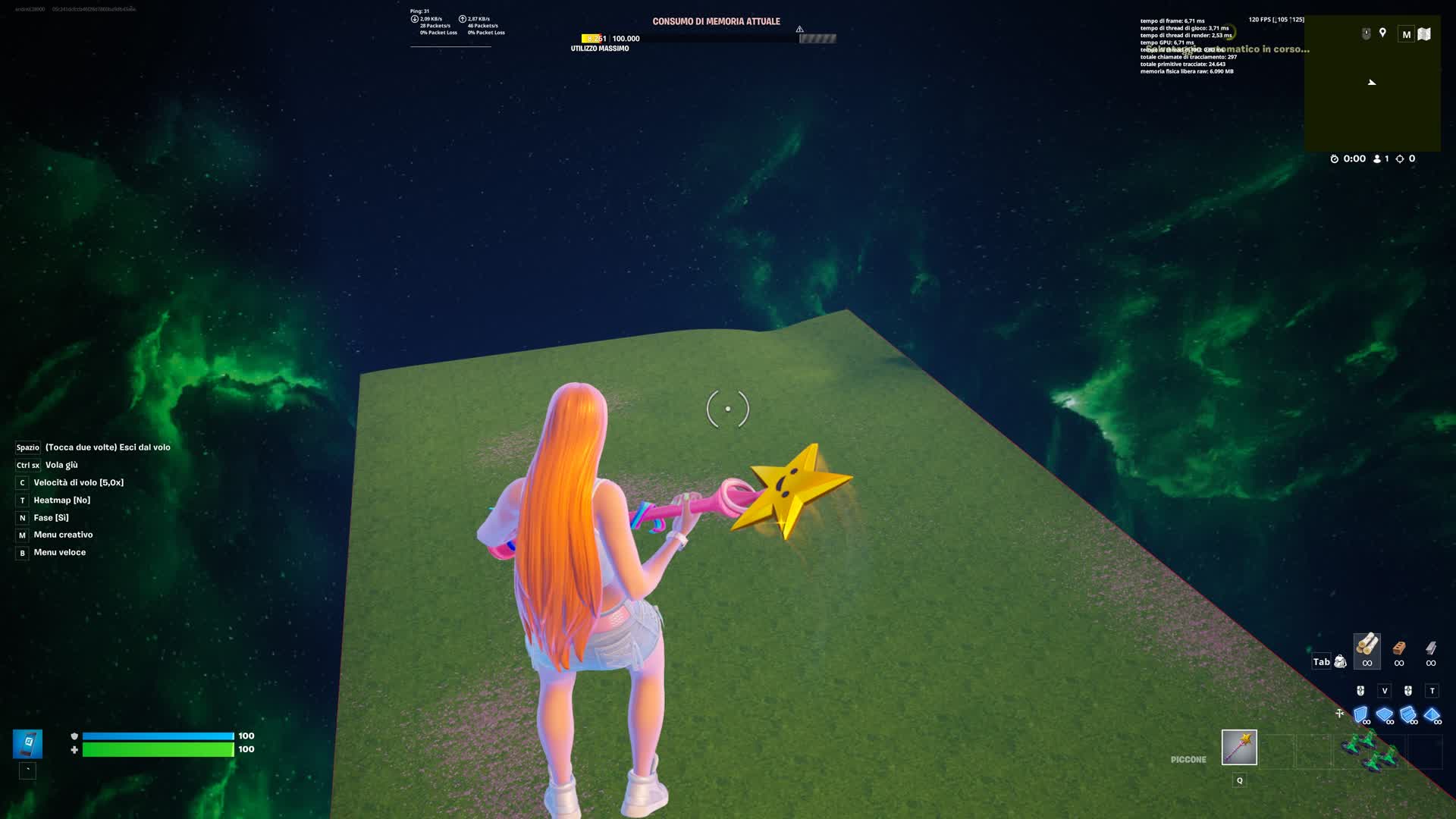The height and width of the screenshot is (819, 1456).
Task: Expand the Menu creativo entry
Action: tap(62, 535)
